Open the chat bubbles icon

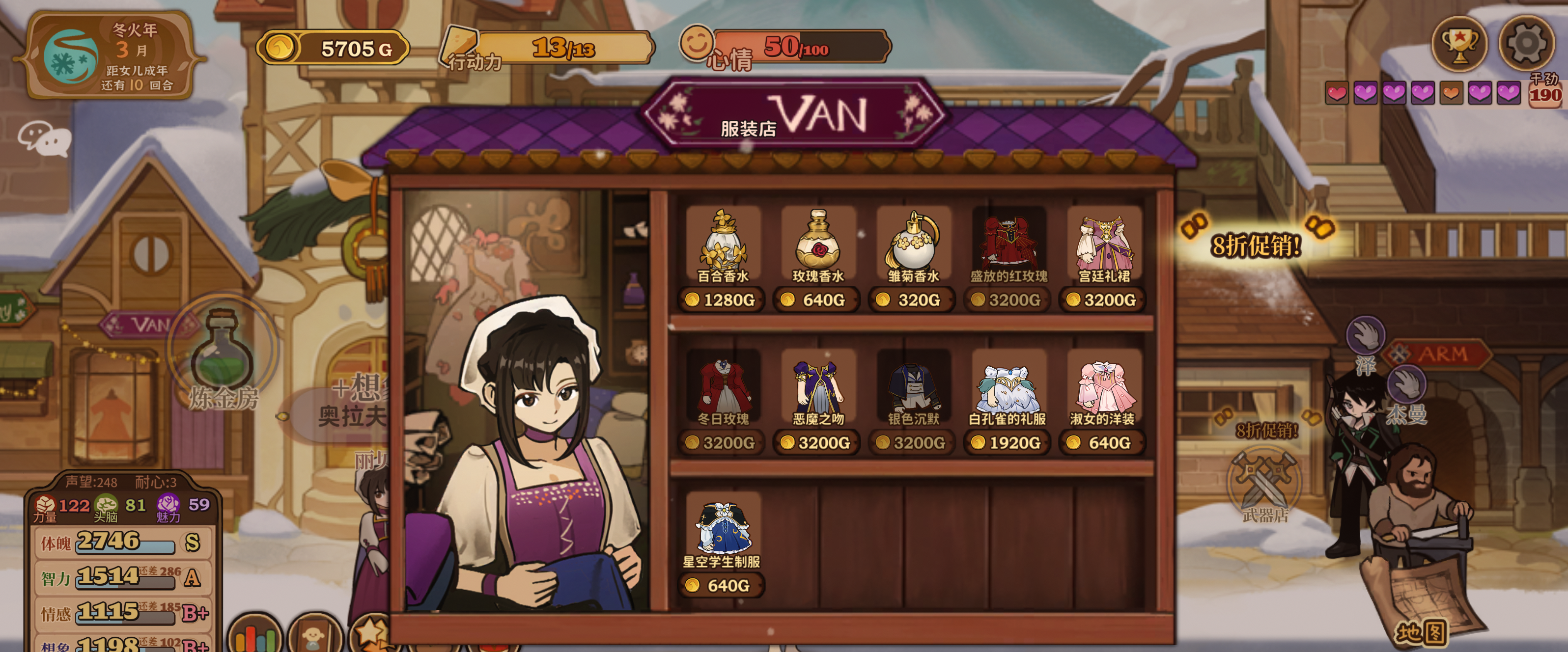coord(44,138)
